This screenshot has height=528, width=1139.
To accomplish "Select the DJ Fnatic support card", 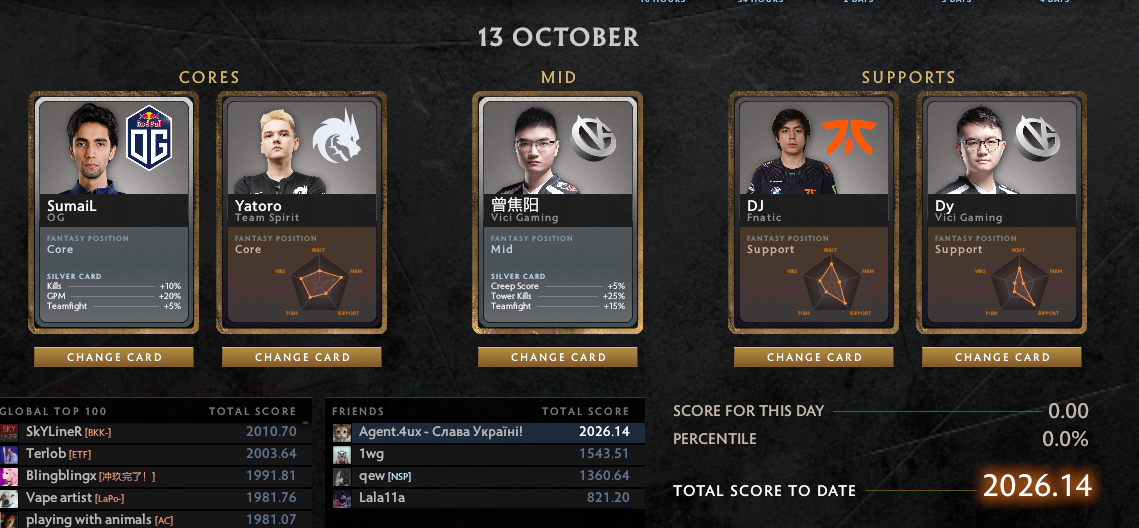I will [x=814, y=212].
